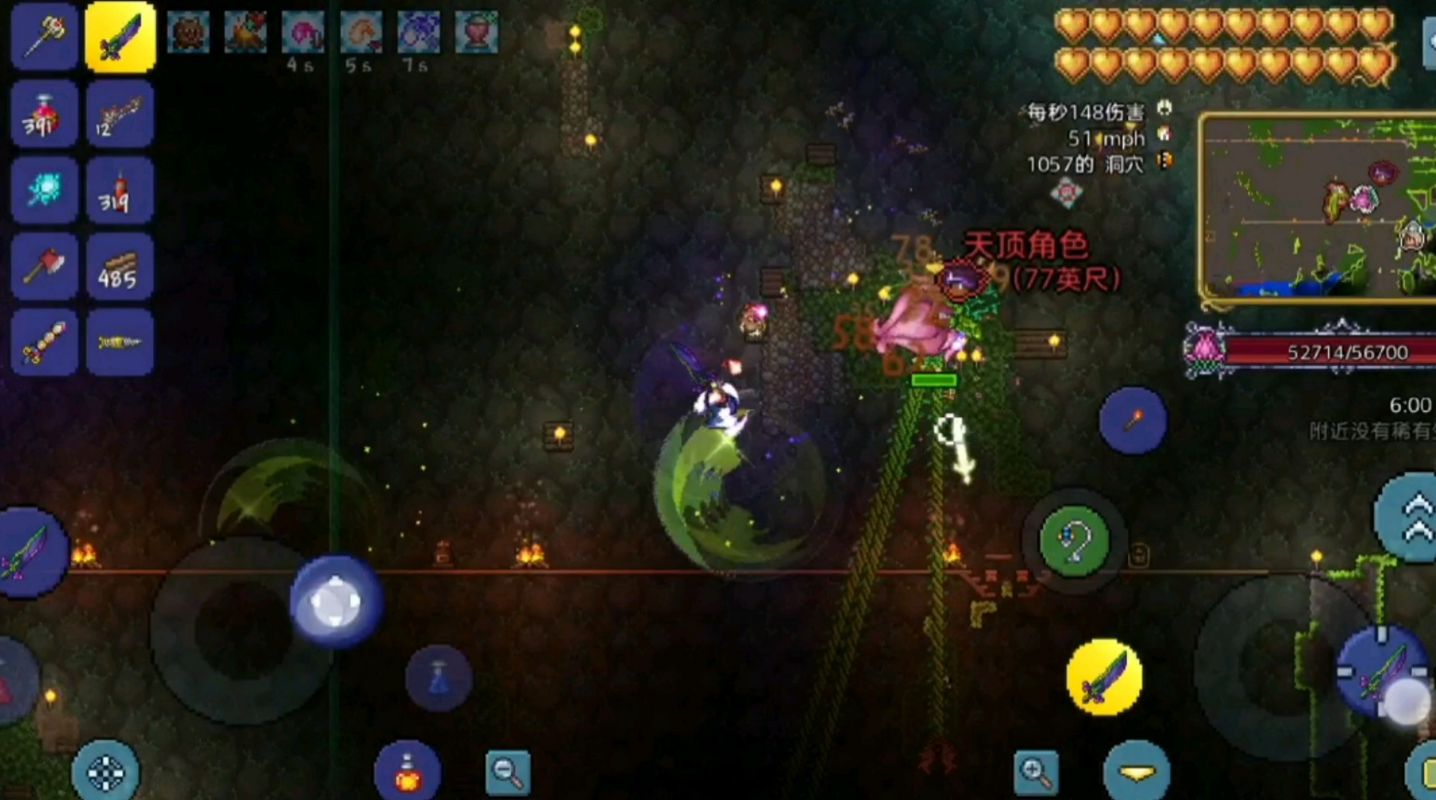This screenshot has width=1436, height=800.
Task: Select the golden drill hotbar slot
Action: tap(120, 342)
